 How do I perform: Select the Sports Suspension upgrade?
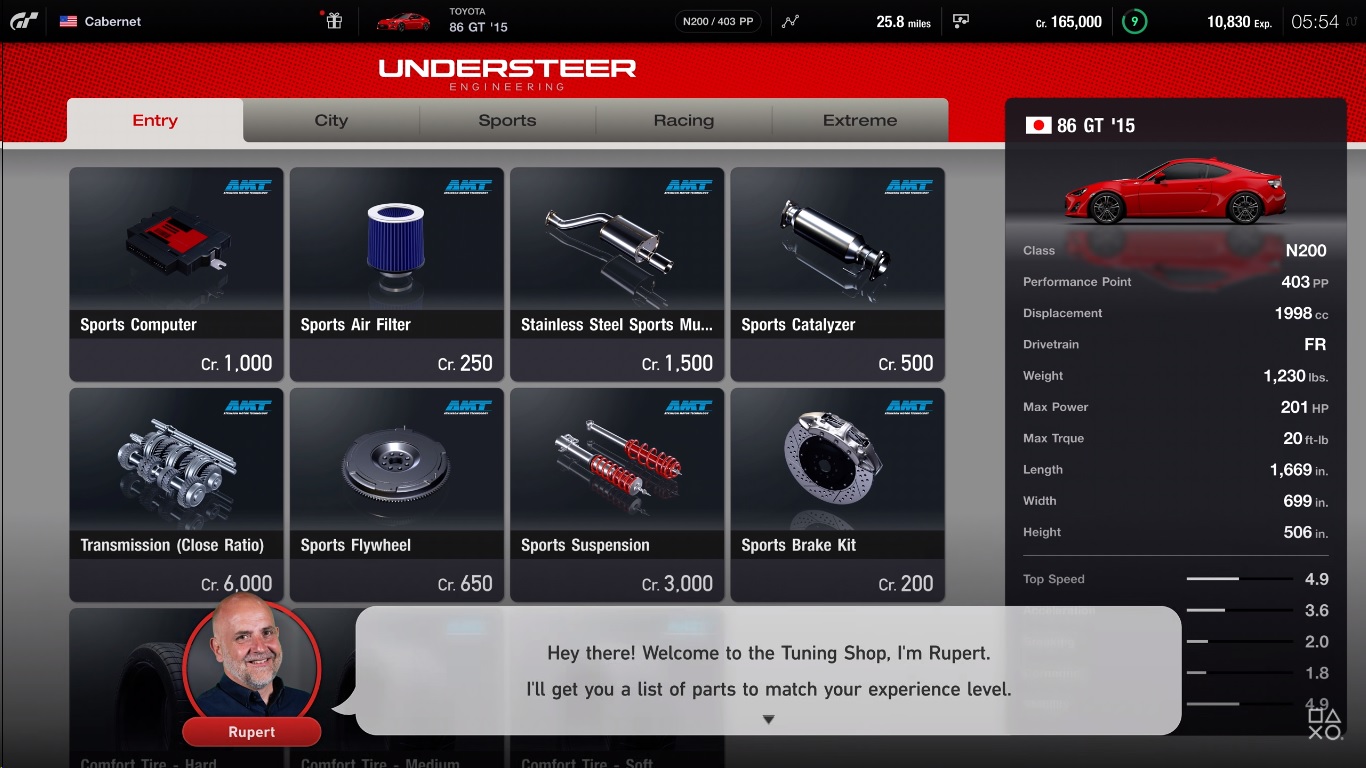617,494
